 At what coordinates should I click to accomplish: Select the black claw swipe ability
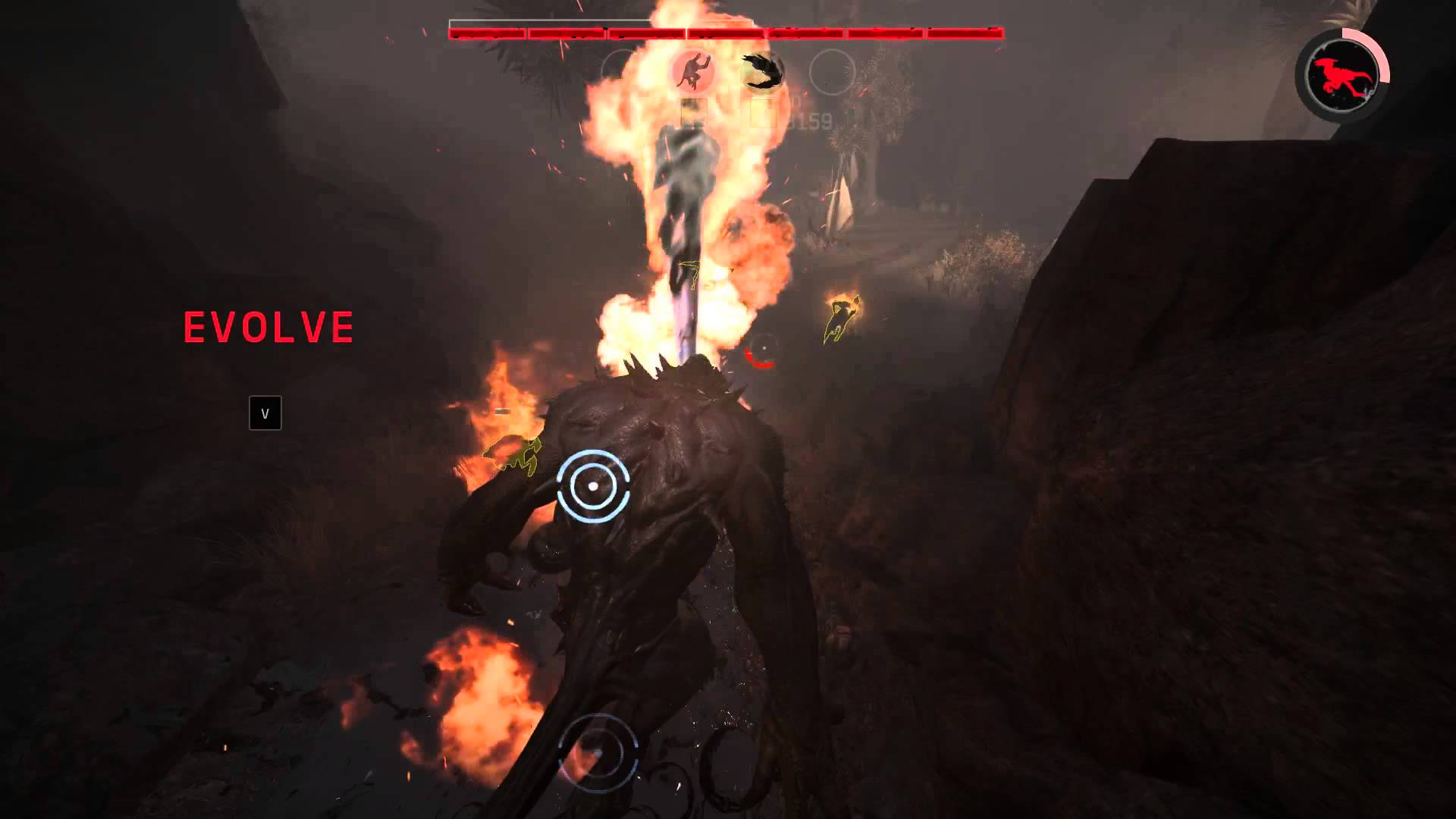(x=762, y=72)
